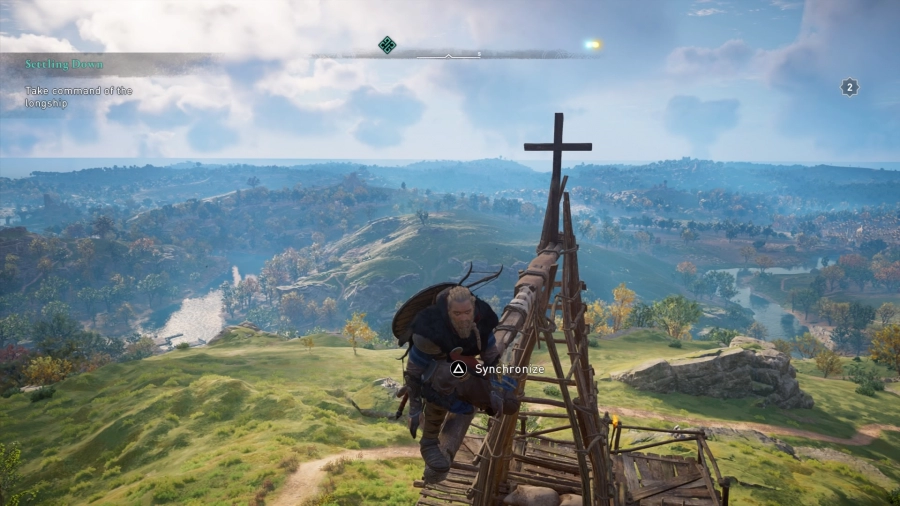Image resolution: width=900 pixels, height=506 pixels.
Task: Open the badge showing number 2
Action: pyautogui.click(x=849, y=87)
